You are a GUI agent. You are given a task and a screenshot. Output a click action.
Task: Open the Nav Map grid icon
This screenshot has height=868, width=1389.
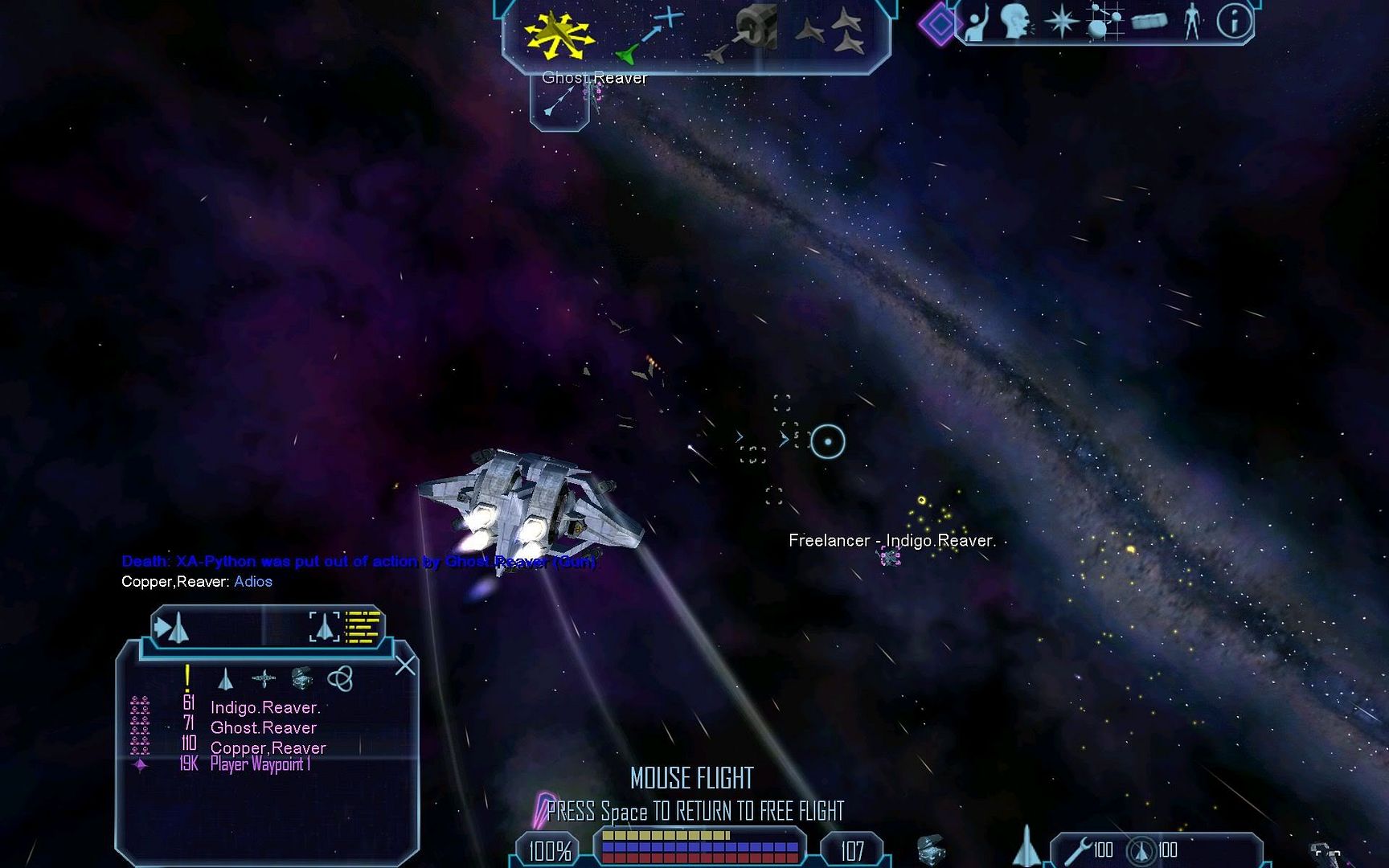(x=1104, y=22)
